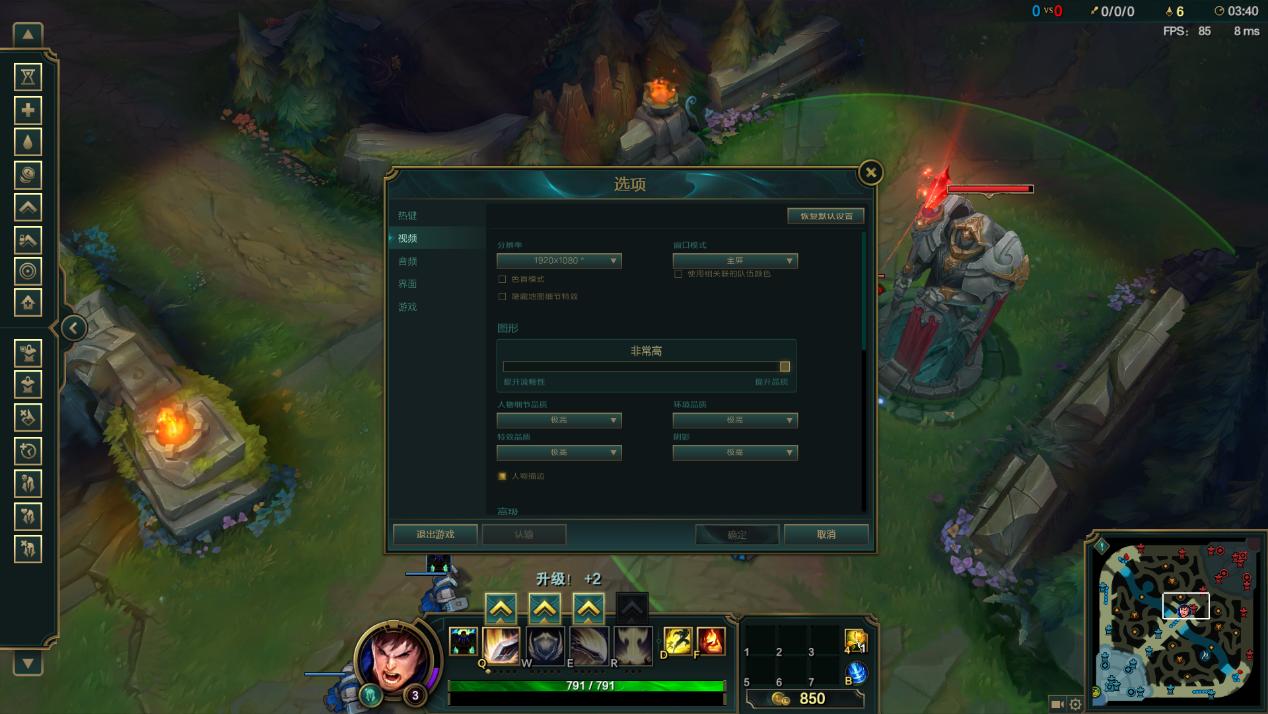
Task: Open the 人物细节品质 character quality dropdown
Action: pyautogui.click(x=559, y=421)
